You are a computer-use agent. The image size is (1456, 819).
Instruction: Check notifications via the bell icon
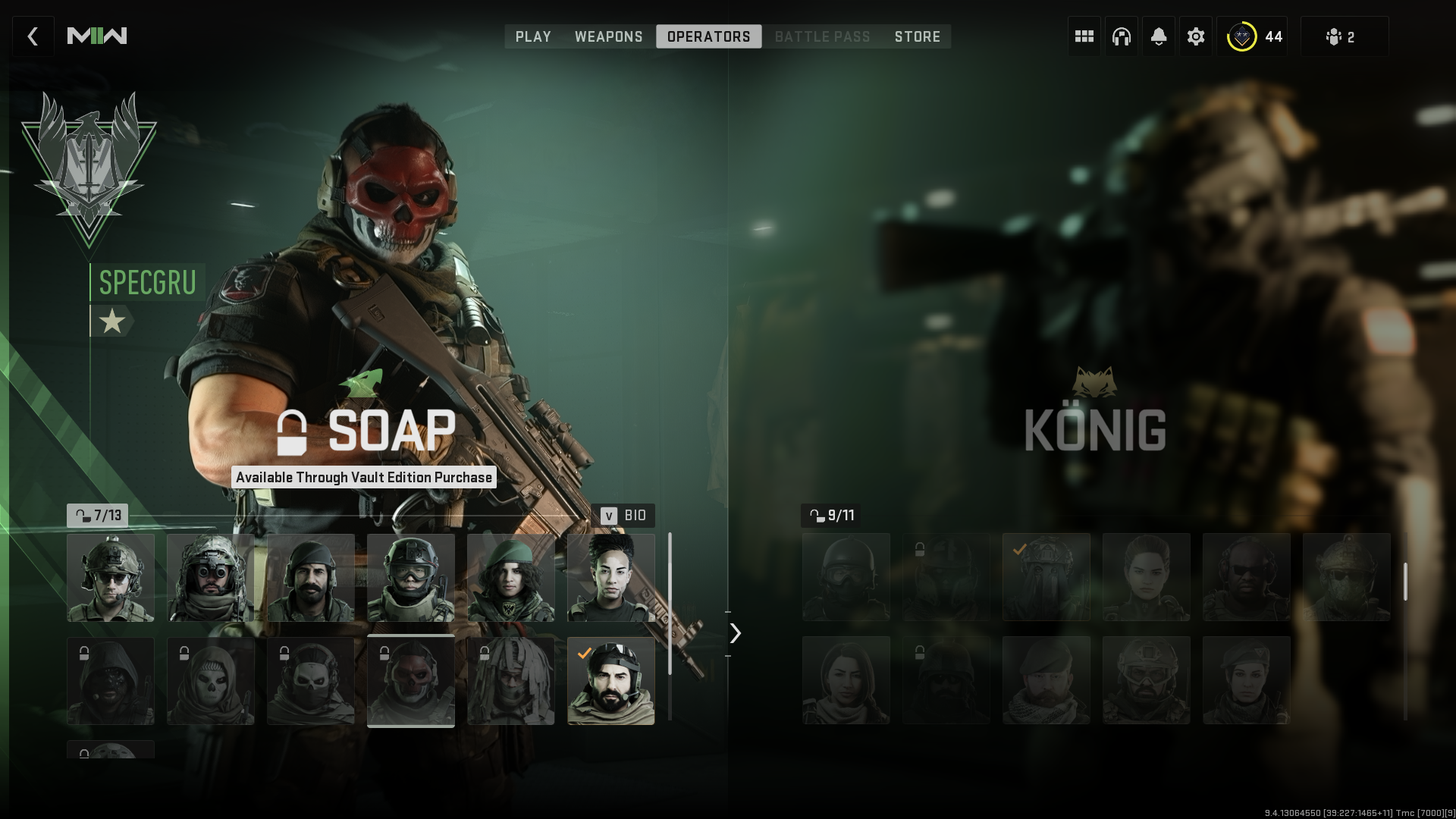1158,36
